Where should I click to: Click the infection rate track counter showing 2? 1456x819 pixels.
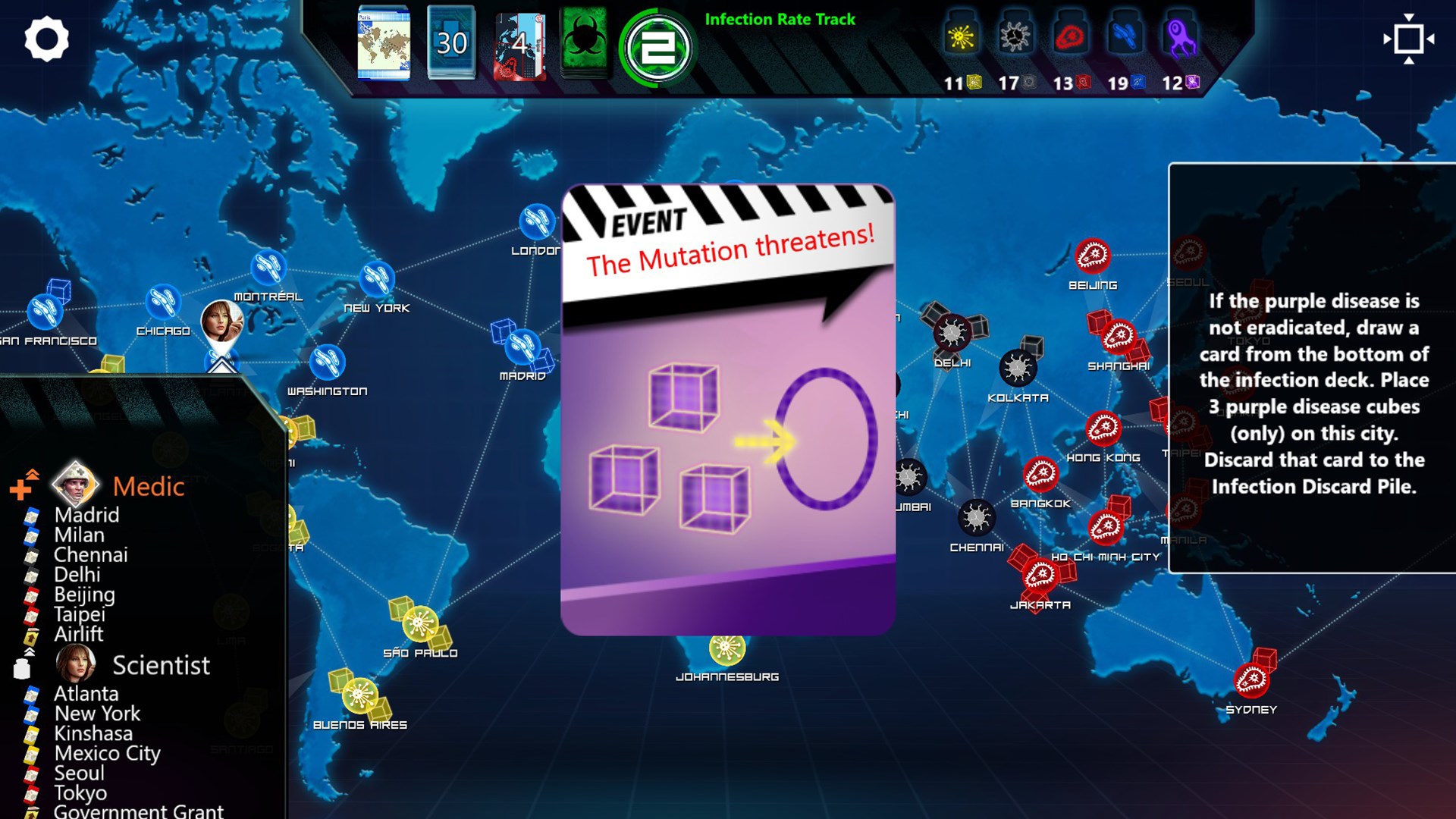coord(657,44)
